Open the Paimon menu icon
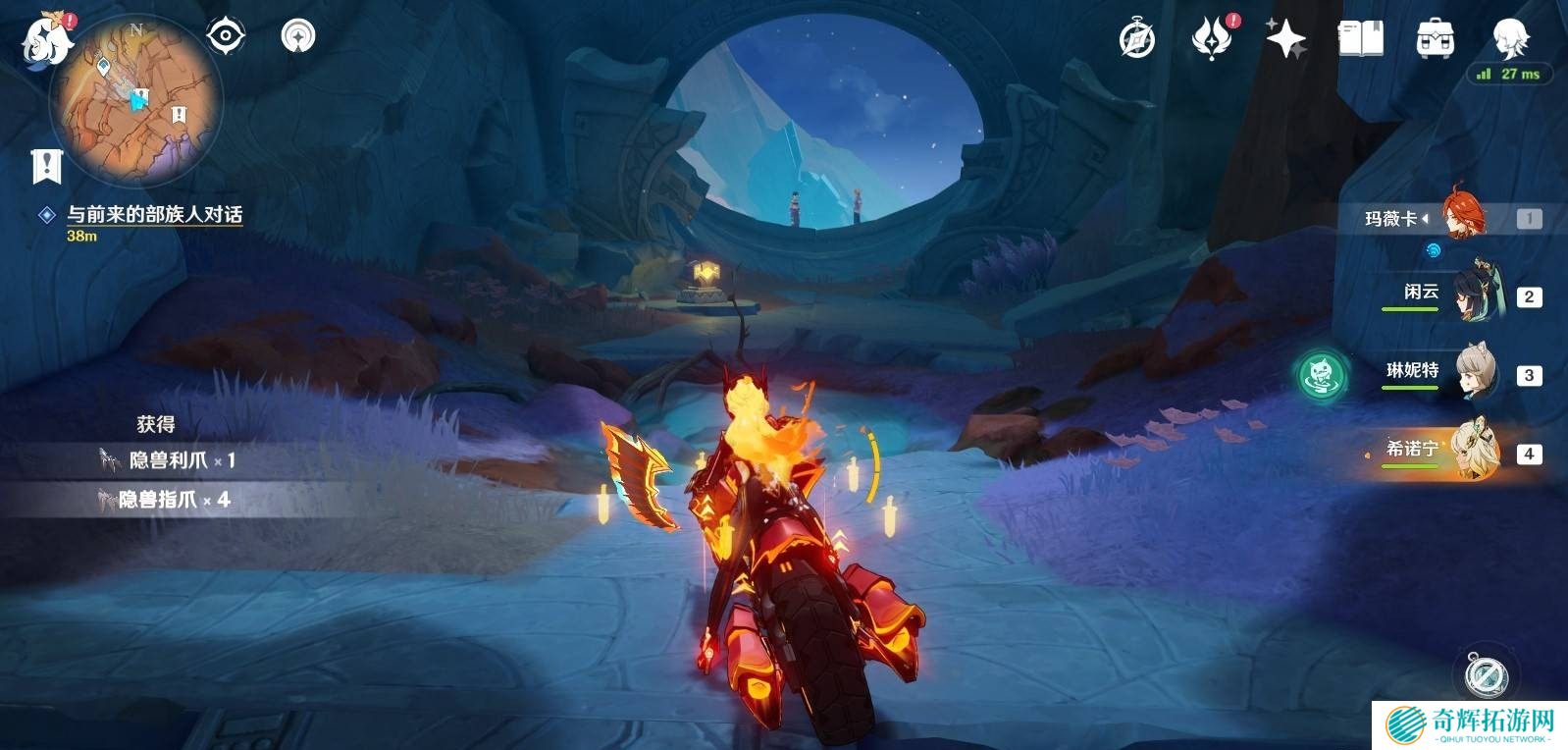Viewport: 1568px width, 750px height. click(46, 41)
